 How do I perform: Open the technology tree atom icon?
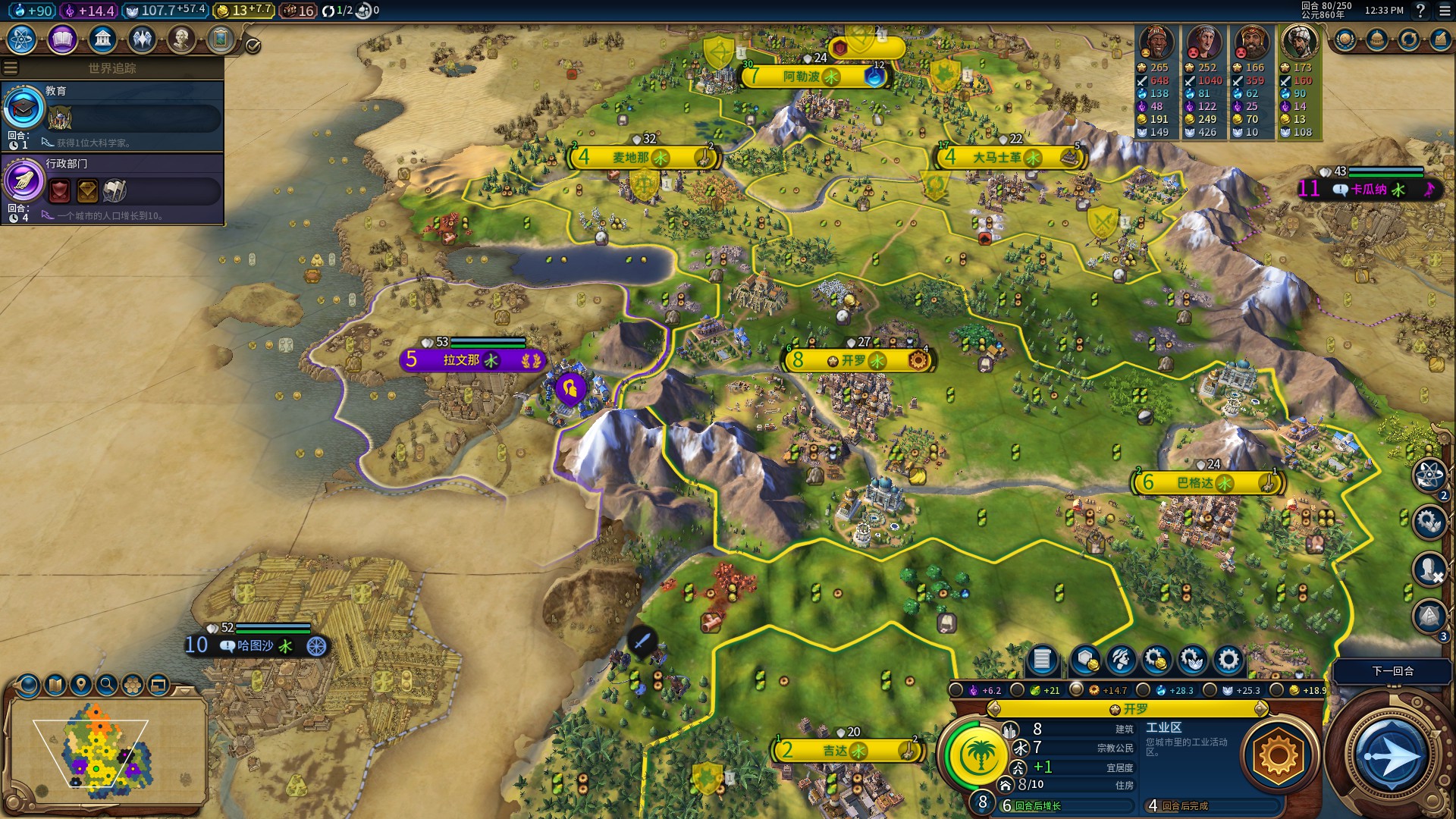pos(22,39)
